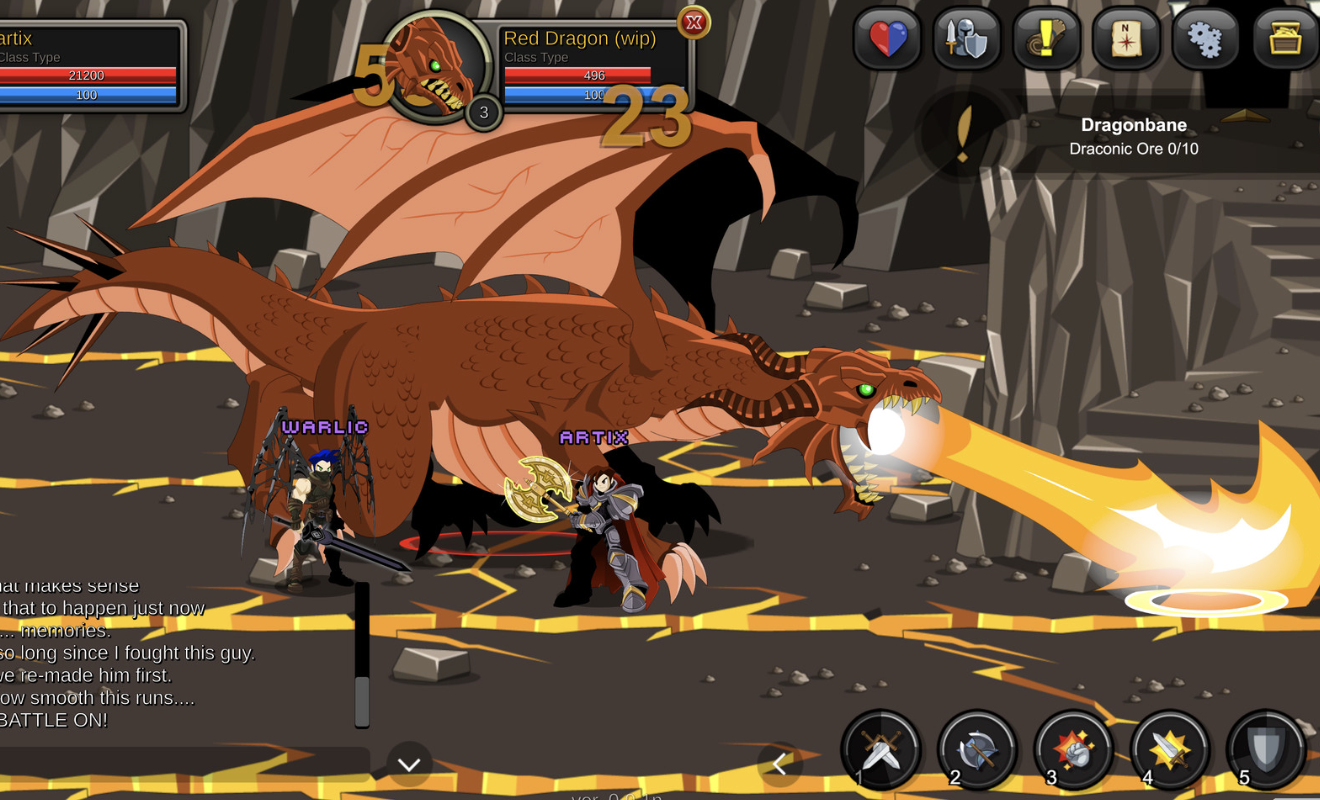Open the world map icon
The height and width of the screenshot is (800, 1320).
pos(1126,40)
